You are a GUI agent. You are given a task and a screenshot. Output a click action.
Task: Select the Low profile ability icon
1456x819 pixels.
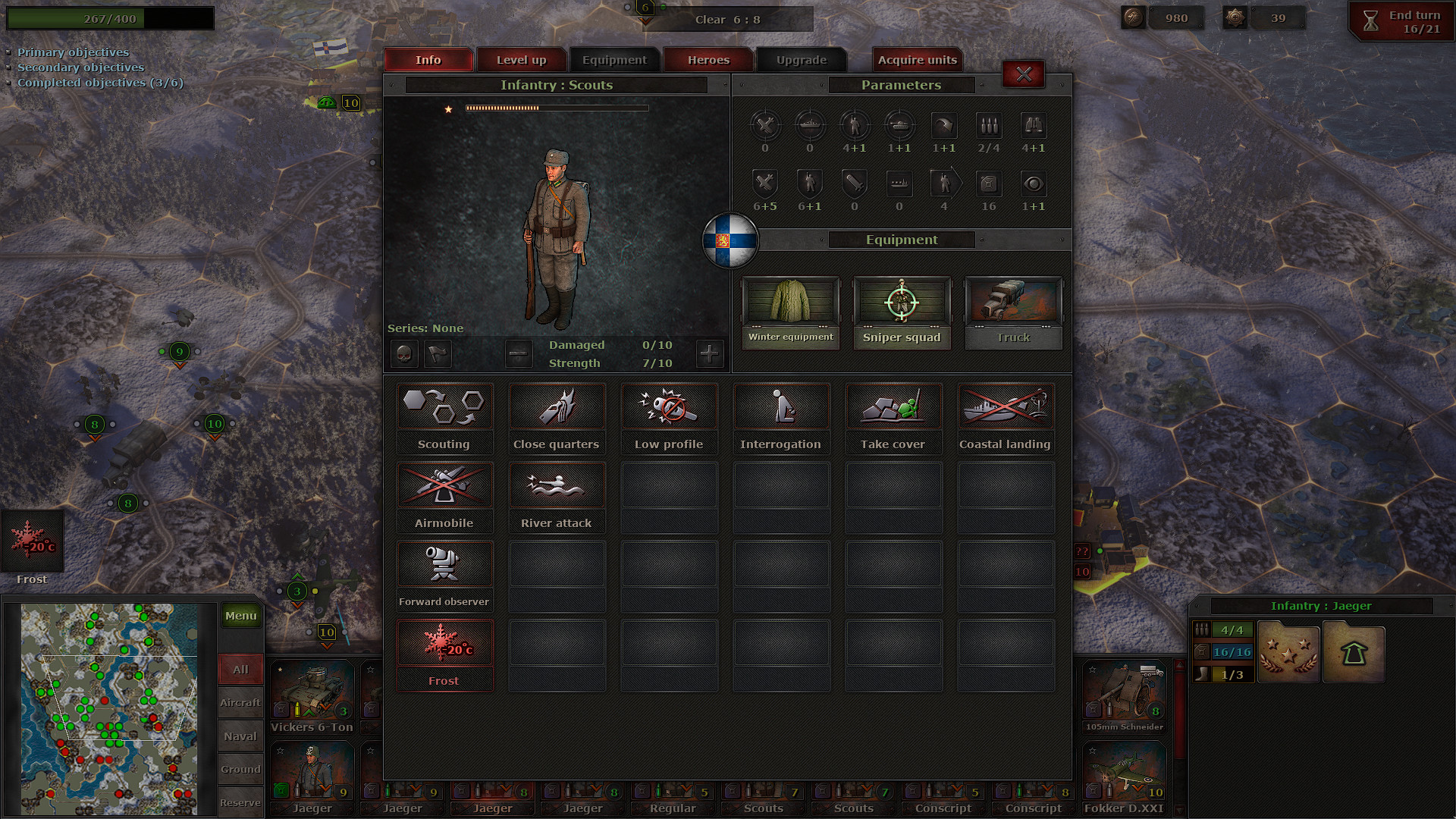669,406
